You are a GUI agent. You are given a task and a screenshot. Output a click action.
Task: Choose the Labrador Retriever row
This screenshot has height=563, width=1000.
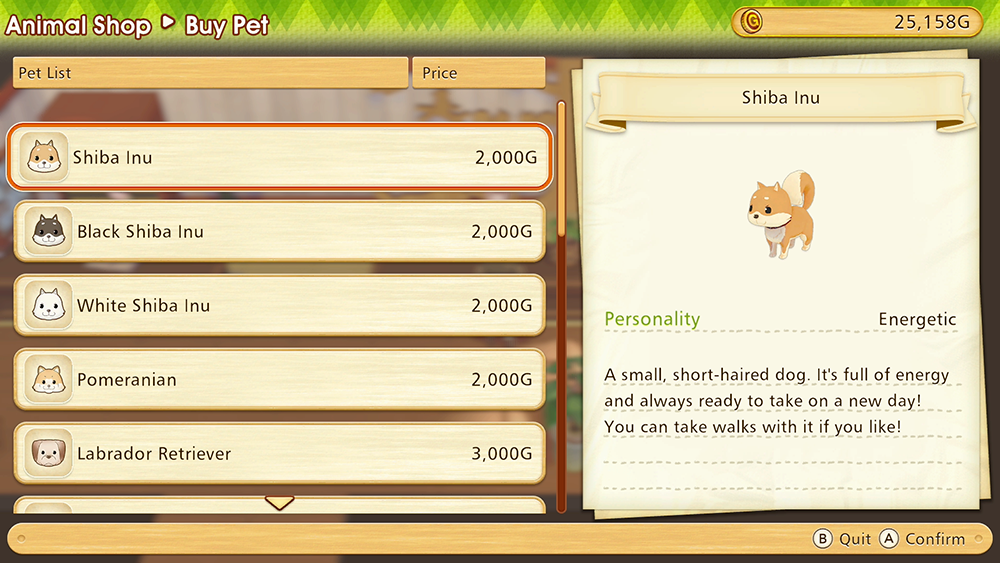click(x=280, y=454)
